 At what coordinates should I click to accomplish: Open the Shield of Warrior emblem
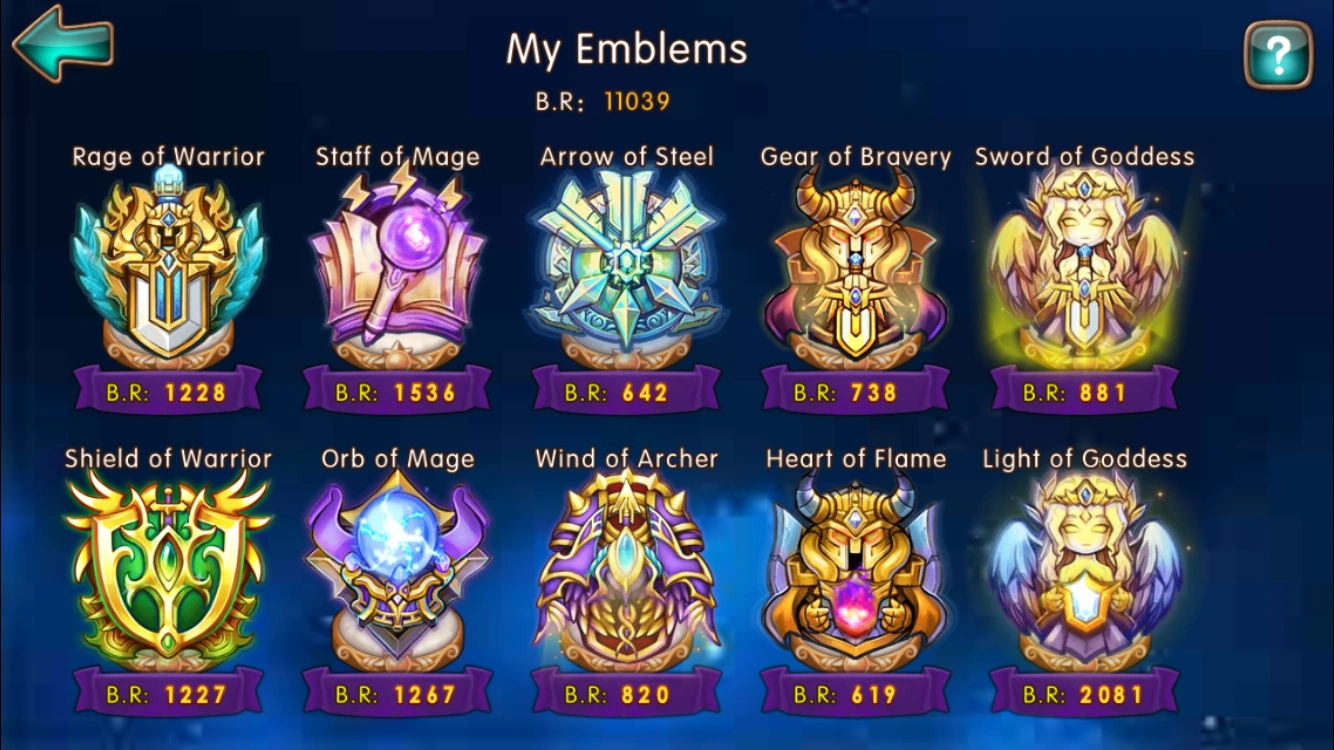click(x=167, y=572)
